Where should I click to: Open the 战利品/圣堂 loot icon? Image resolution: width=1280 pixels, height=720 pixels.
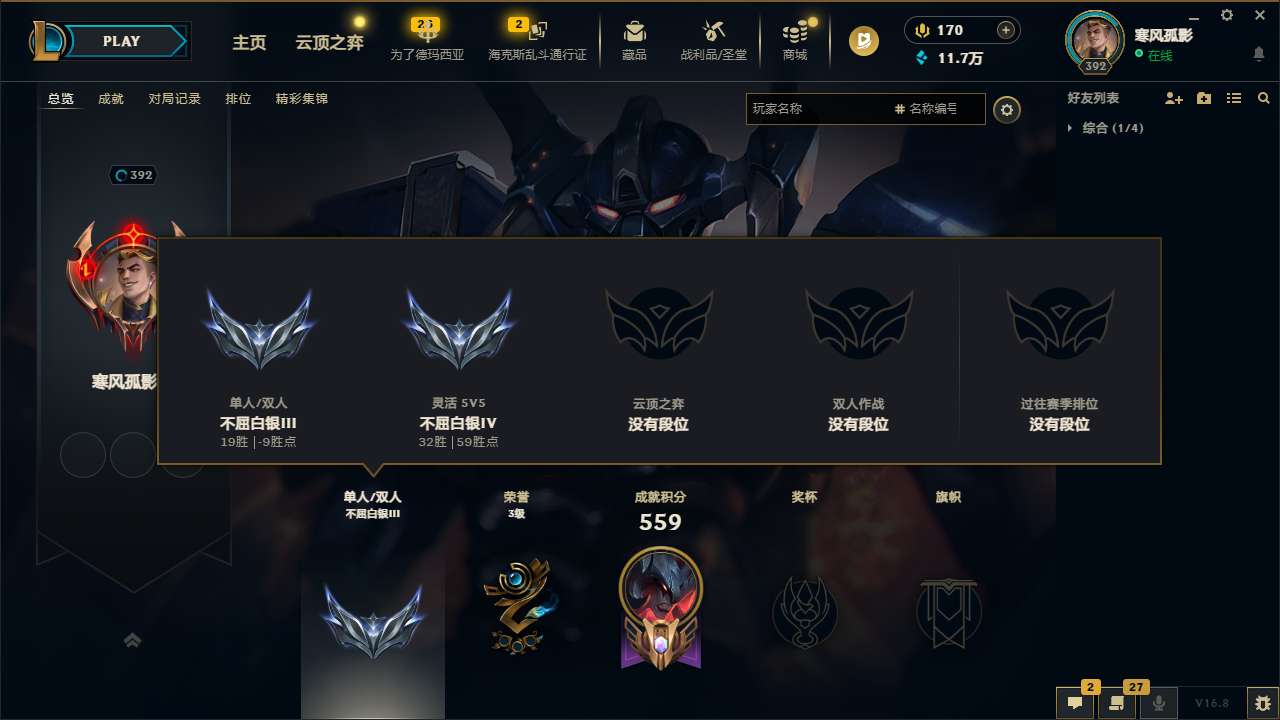click(712, 40)
